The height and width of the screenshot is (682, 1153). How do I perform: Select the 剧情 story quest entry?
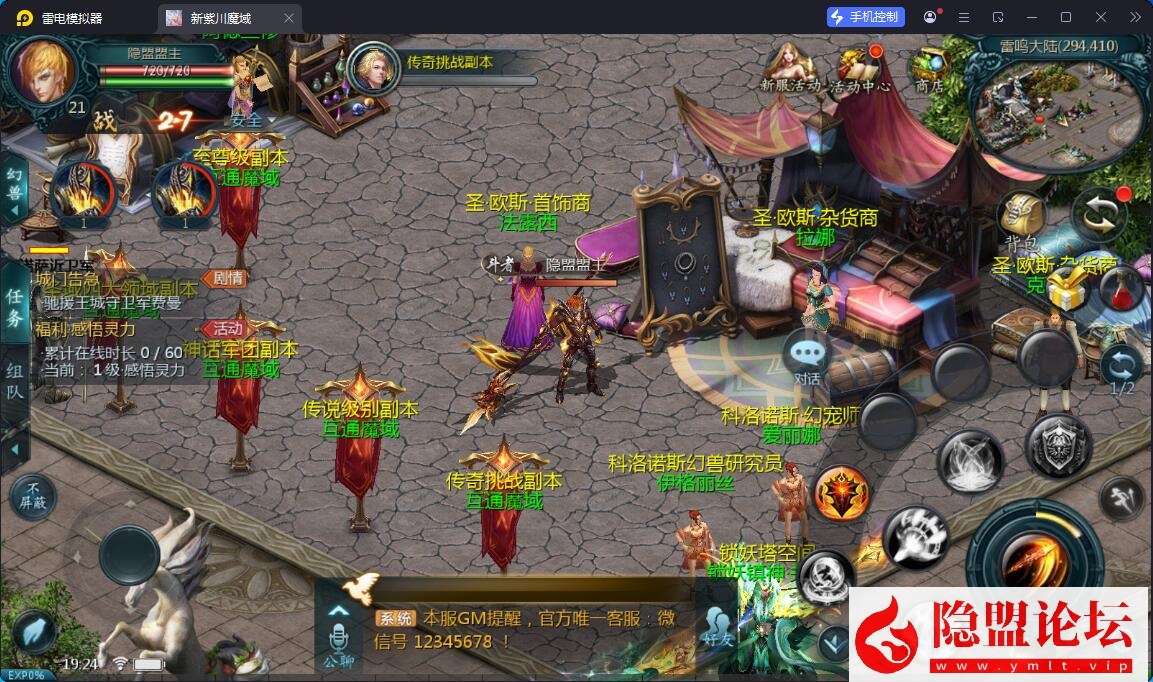pyautogui.click(x=224, y=278)
